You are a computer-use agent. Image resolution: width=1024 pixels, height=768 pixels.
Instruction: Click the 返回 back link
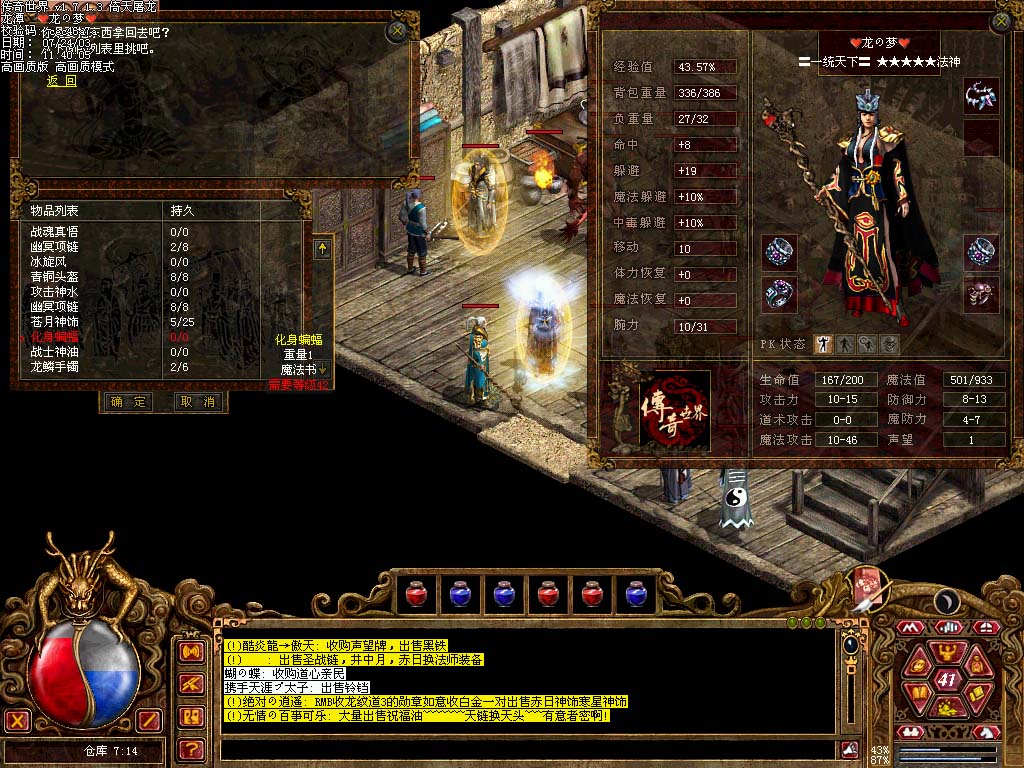(x=62, y=81)
